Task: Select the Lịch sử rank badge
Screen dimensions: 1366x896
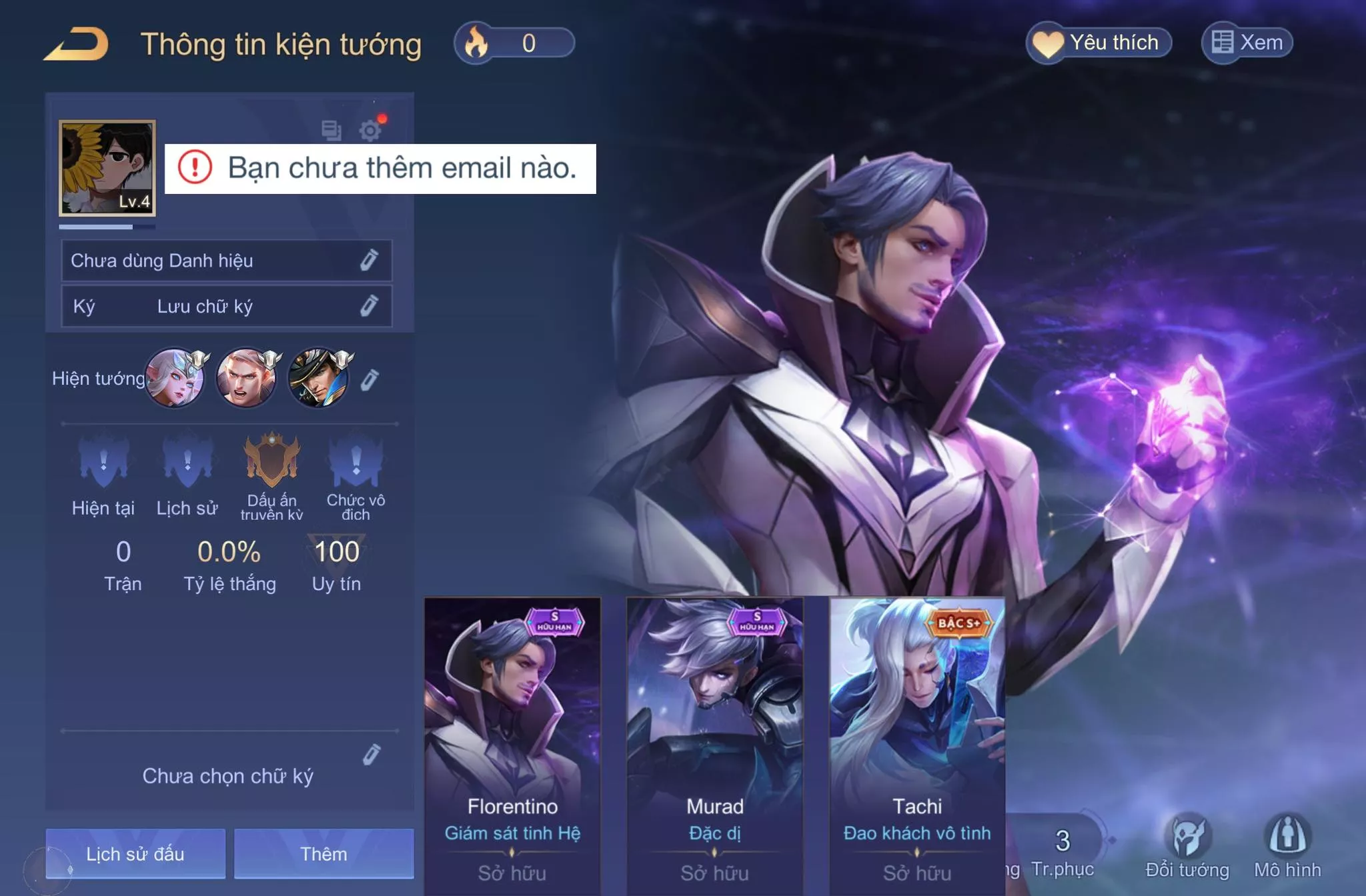Action: pos(187,461)
